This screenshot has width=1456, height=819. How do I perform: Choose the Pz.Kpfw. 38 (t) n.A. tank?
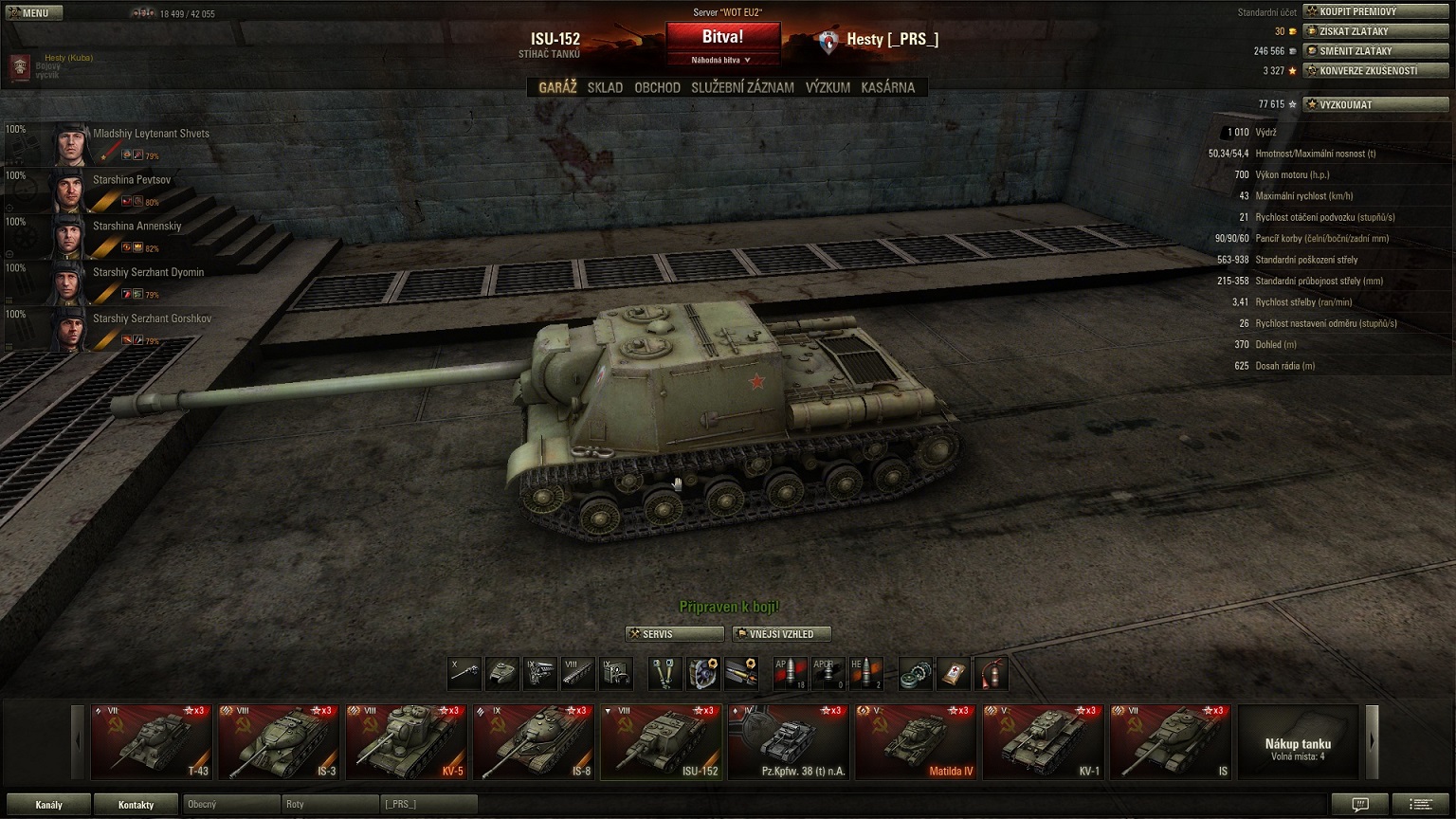coord(789,741)
